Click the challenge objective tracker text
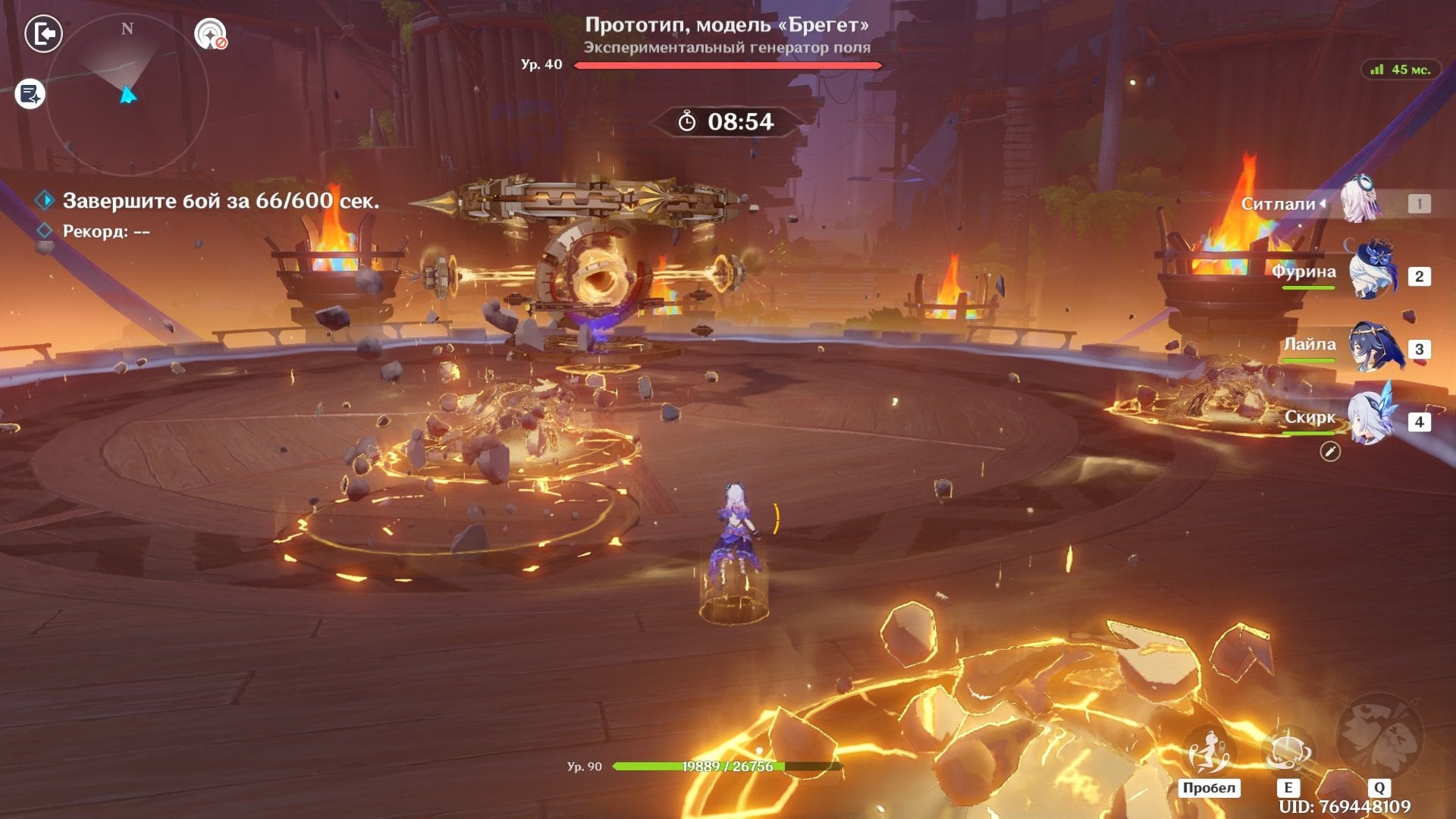 point(220,201)
